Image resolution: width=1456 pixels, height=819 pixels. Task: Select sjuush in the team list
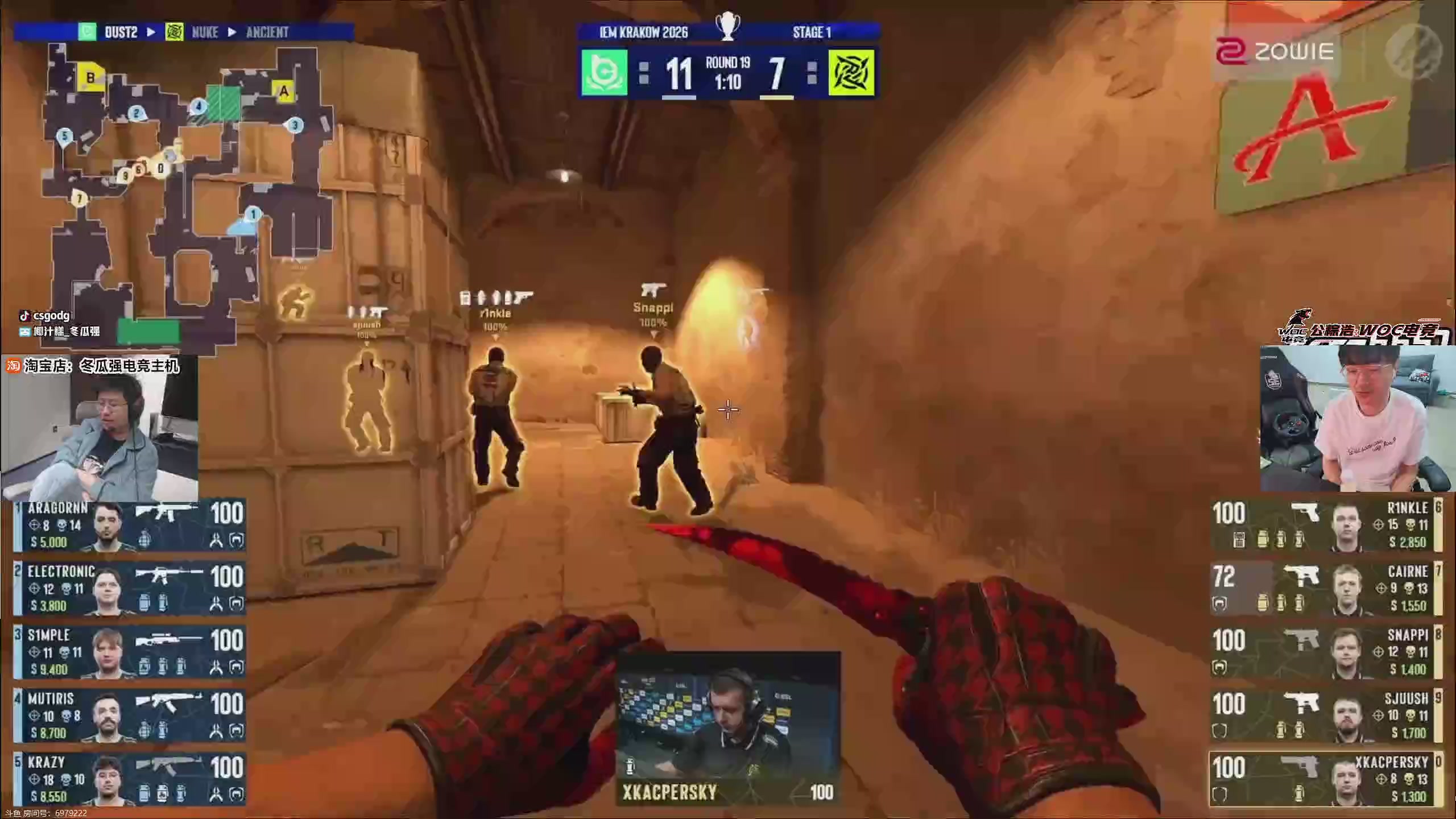coord(1325,717)
